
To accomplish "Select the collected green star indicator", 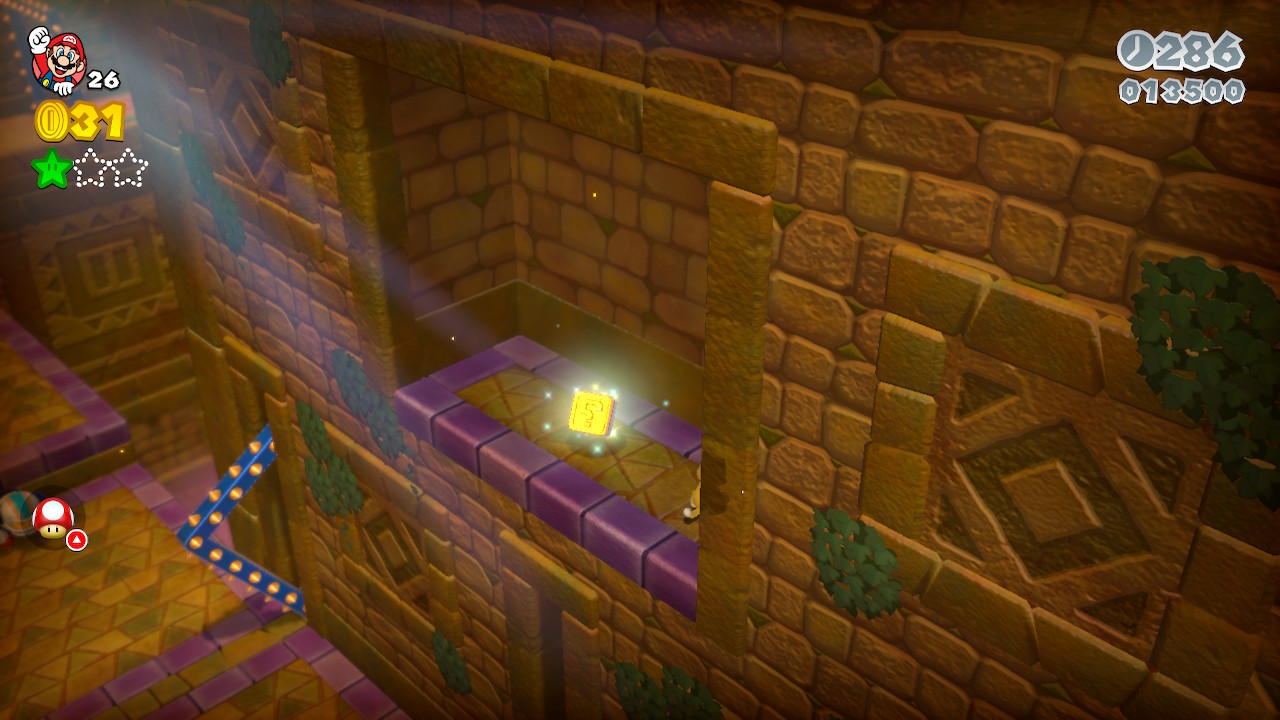I will (51, 168).
